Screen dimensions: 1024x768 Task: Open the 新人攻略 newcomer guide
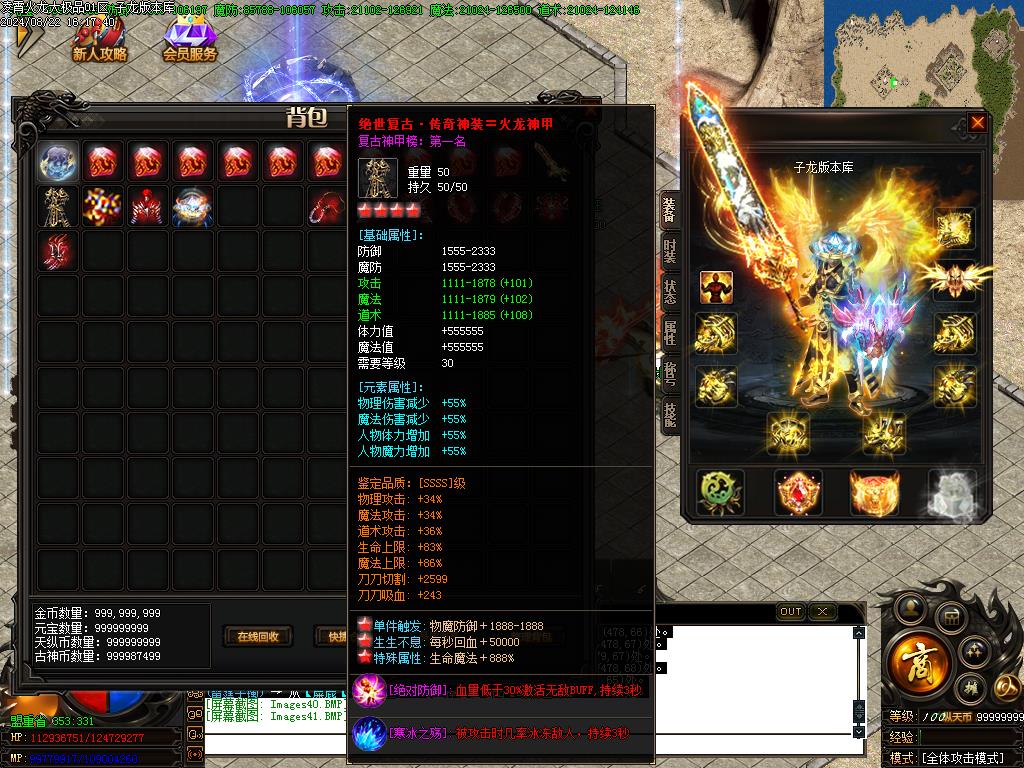(x=99, y=42)
